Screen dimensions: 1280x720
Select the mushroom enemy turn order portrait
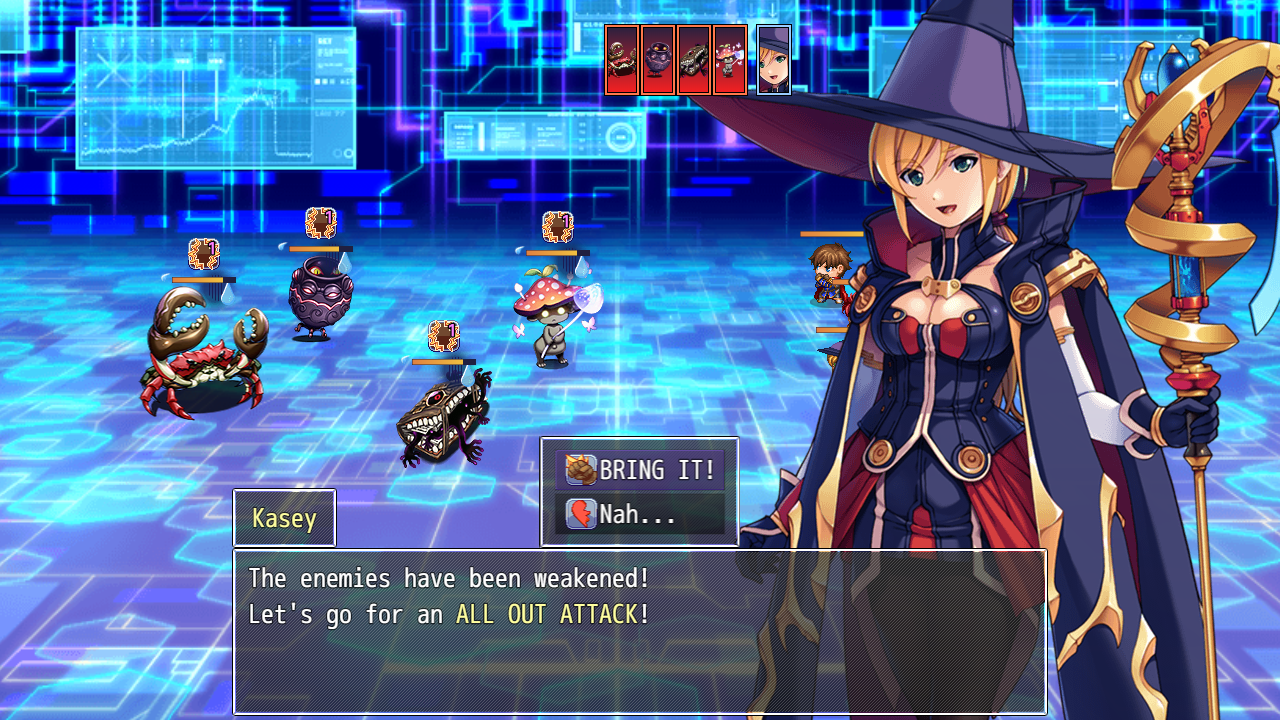730,60
